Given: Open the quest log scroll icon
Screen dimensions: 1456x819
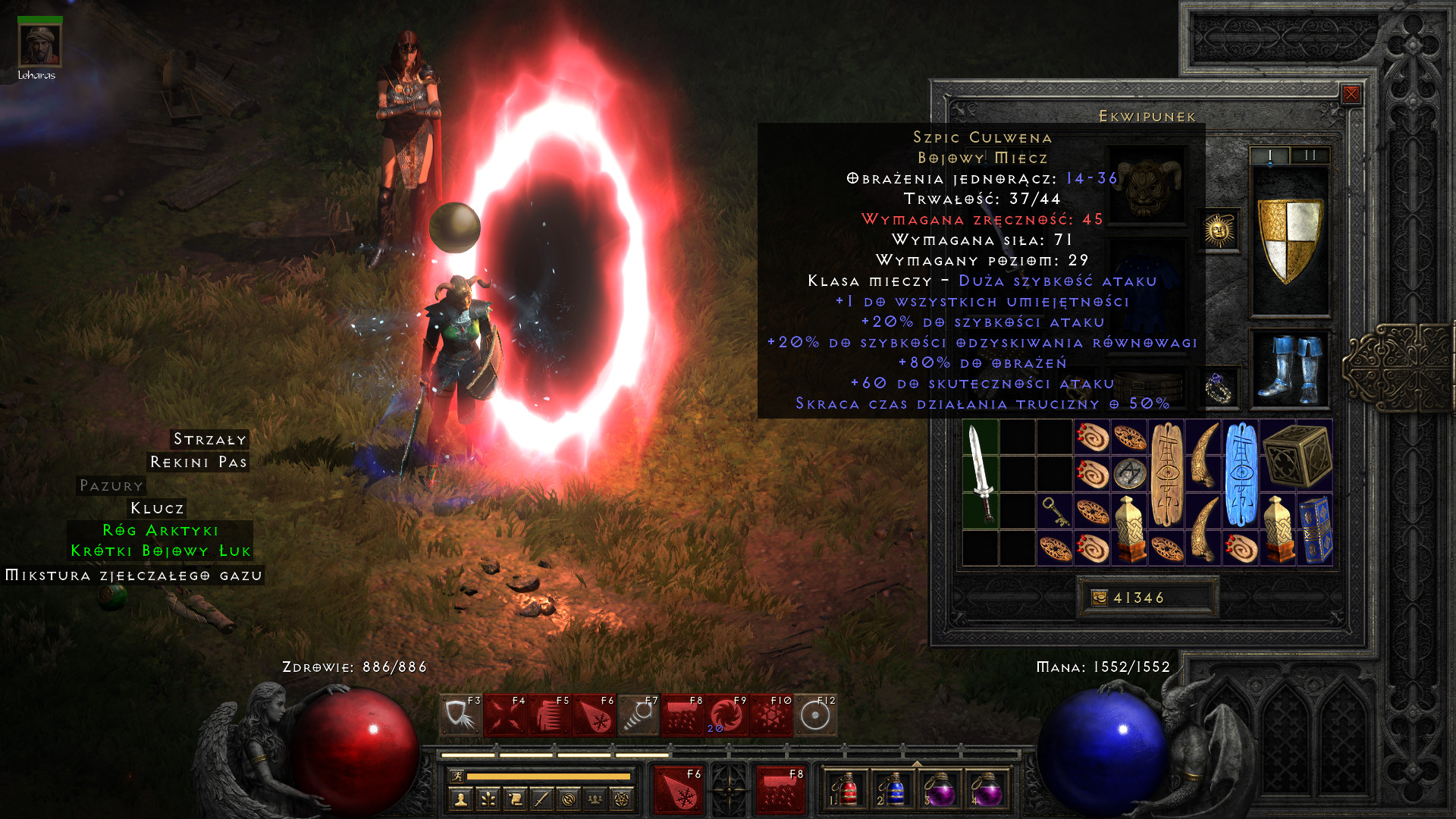Looking at the screenshot, I should coord(515,799).
